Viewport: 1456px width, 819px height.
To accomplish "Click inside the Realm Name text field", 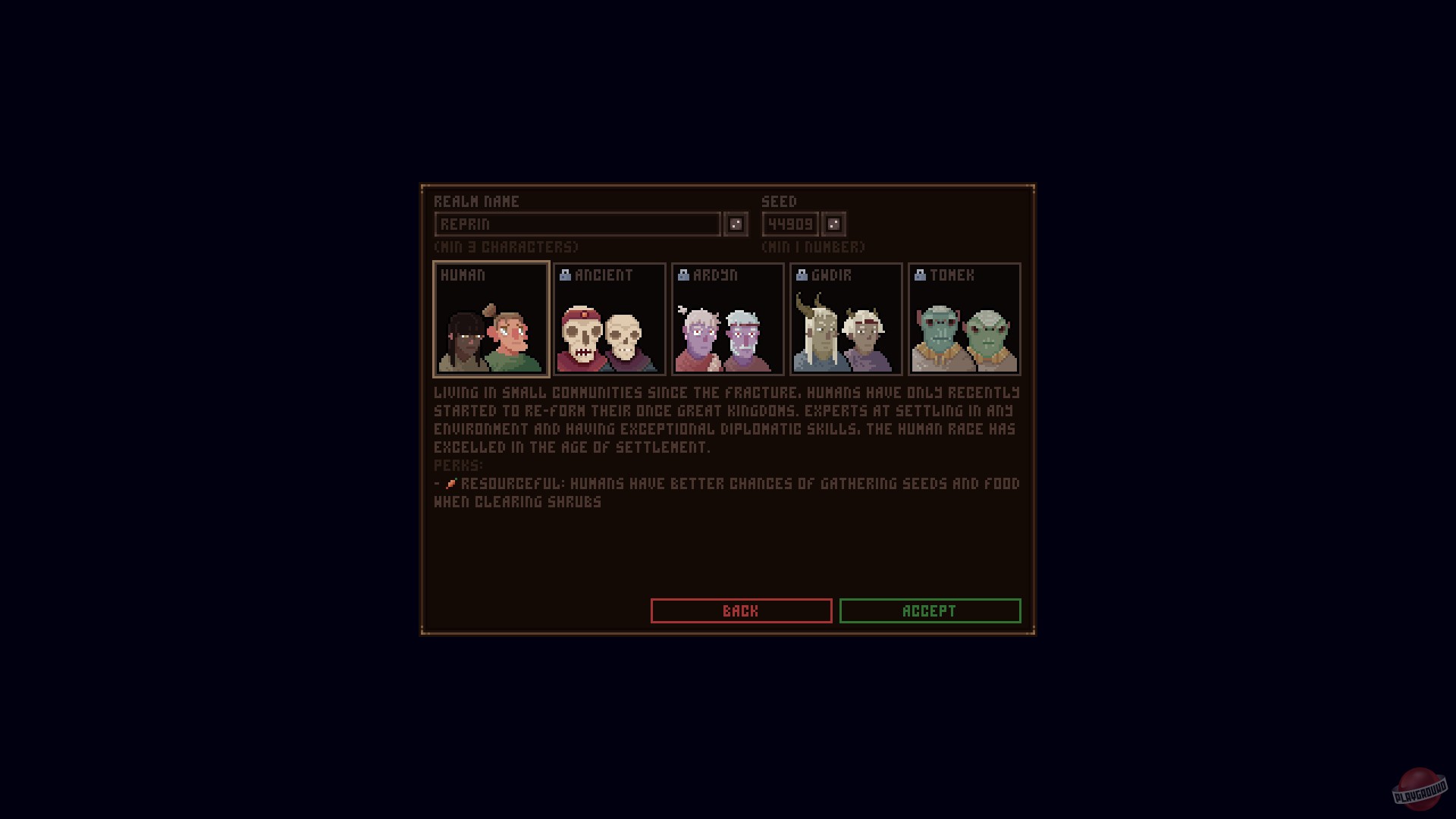I will coord(576,224).
